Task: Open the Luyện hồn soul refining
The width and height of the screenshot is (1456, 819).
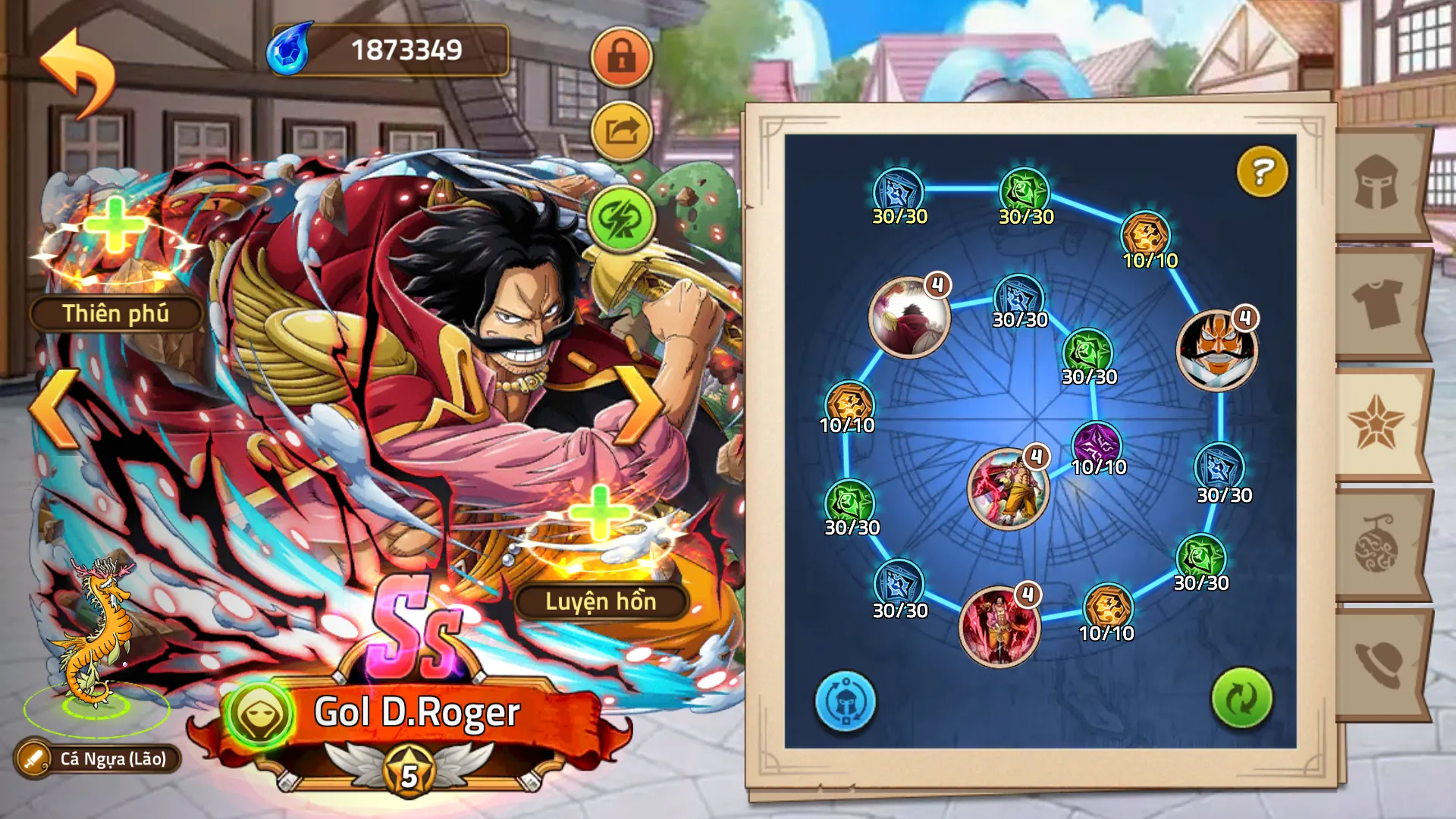Action: click(601, 601)
